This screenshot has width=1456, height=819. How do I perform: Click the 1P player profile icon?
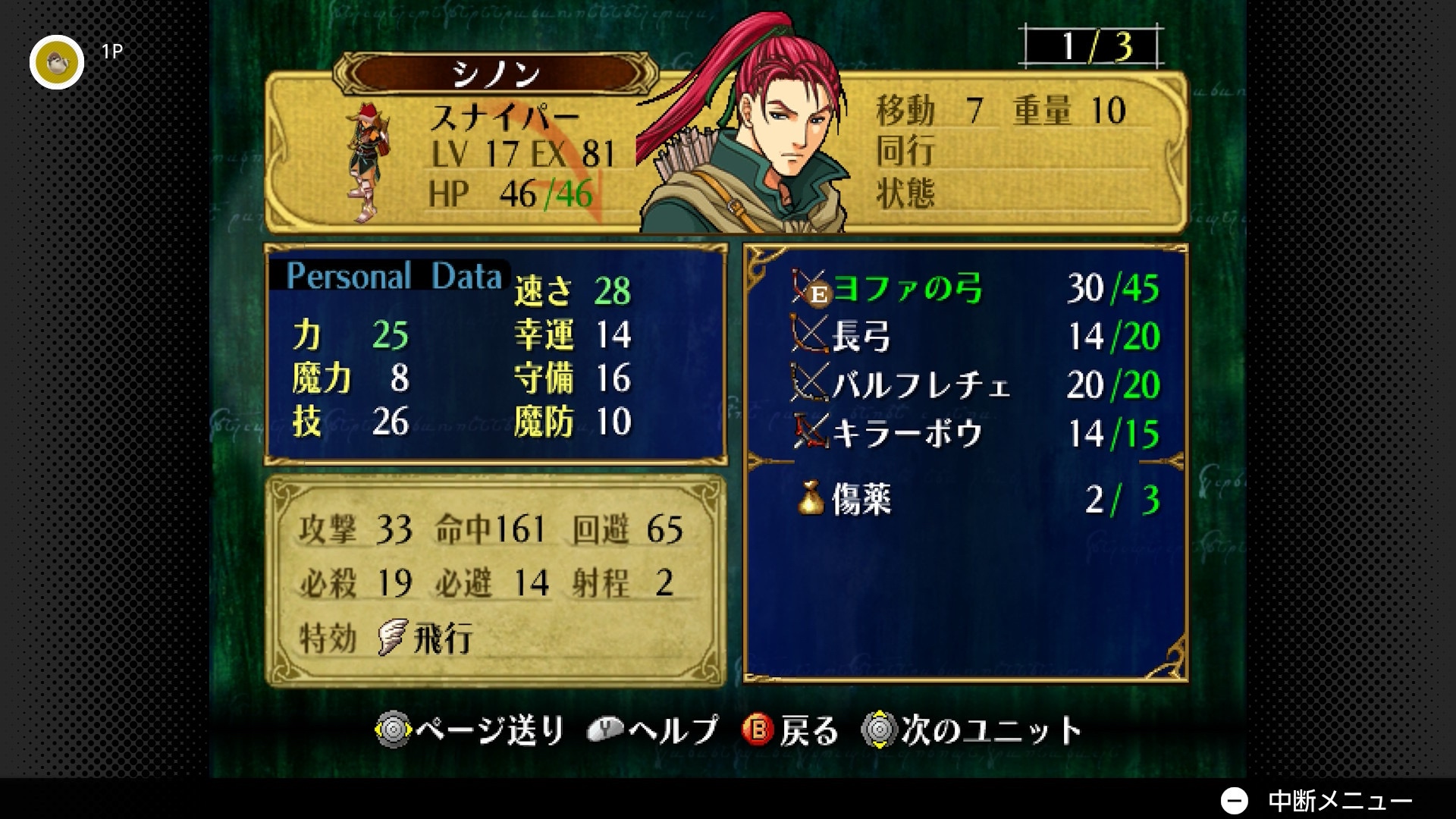point(57,62)
